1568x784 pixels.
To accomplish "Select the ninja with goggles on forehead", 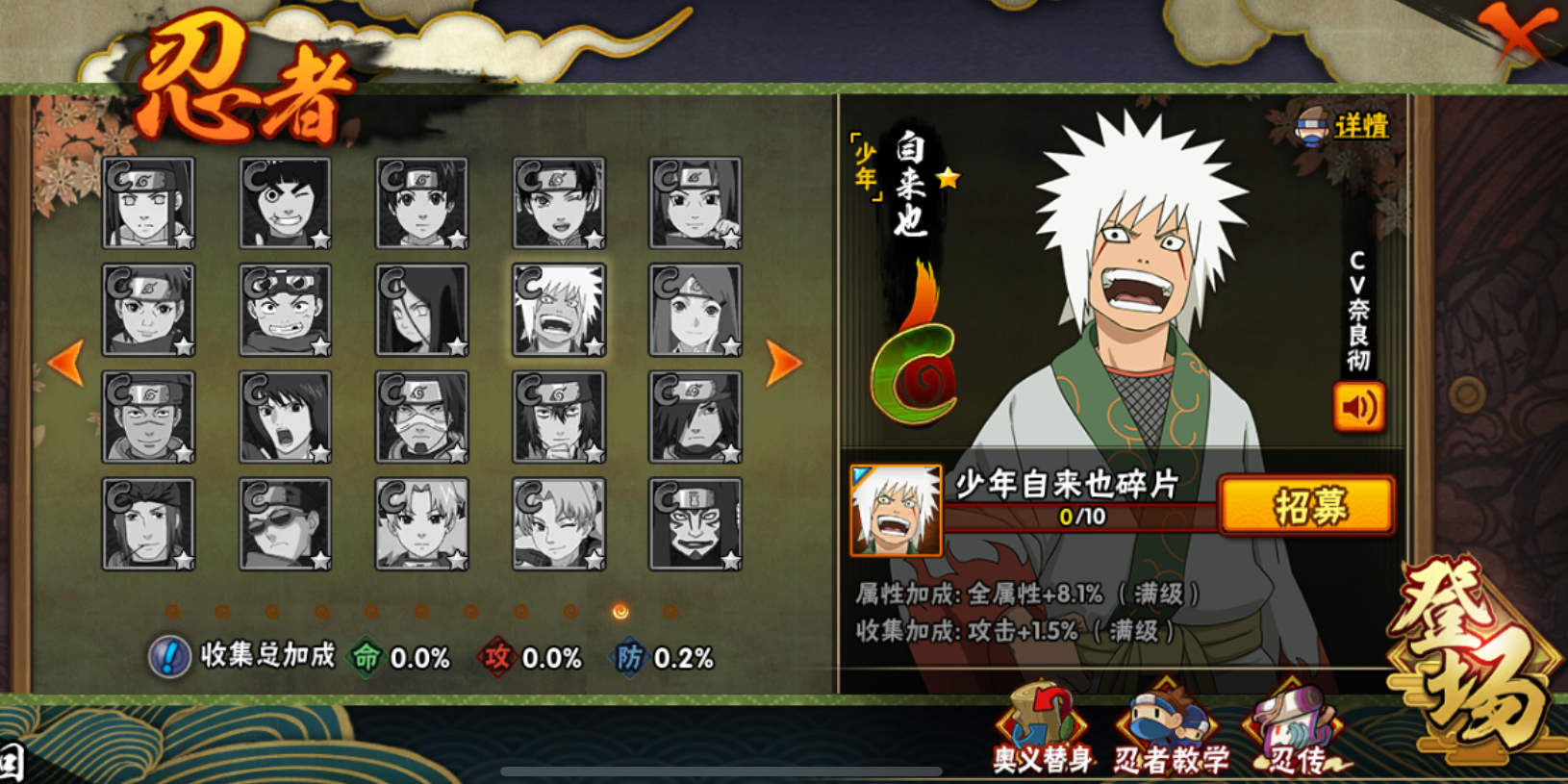I will [x=285, y=310].
